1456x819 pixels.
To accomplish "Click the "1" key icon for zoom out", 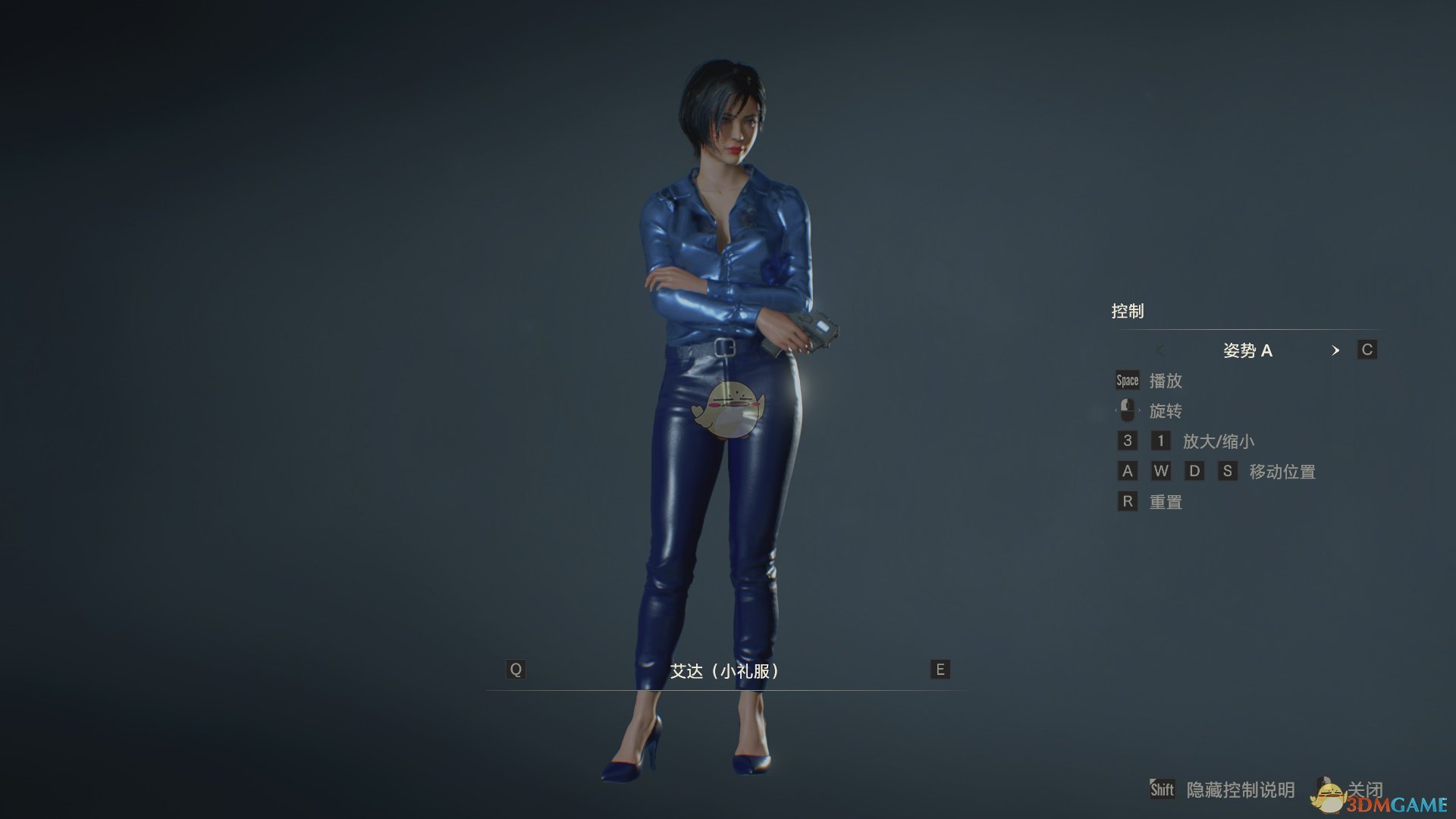I will coord(1161,441).
